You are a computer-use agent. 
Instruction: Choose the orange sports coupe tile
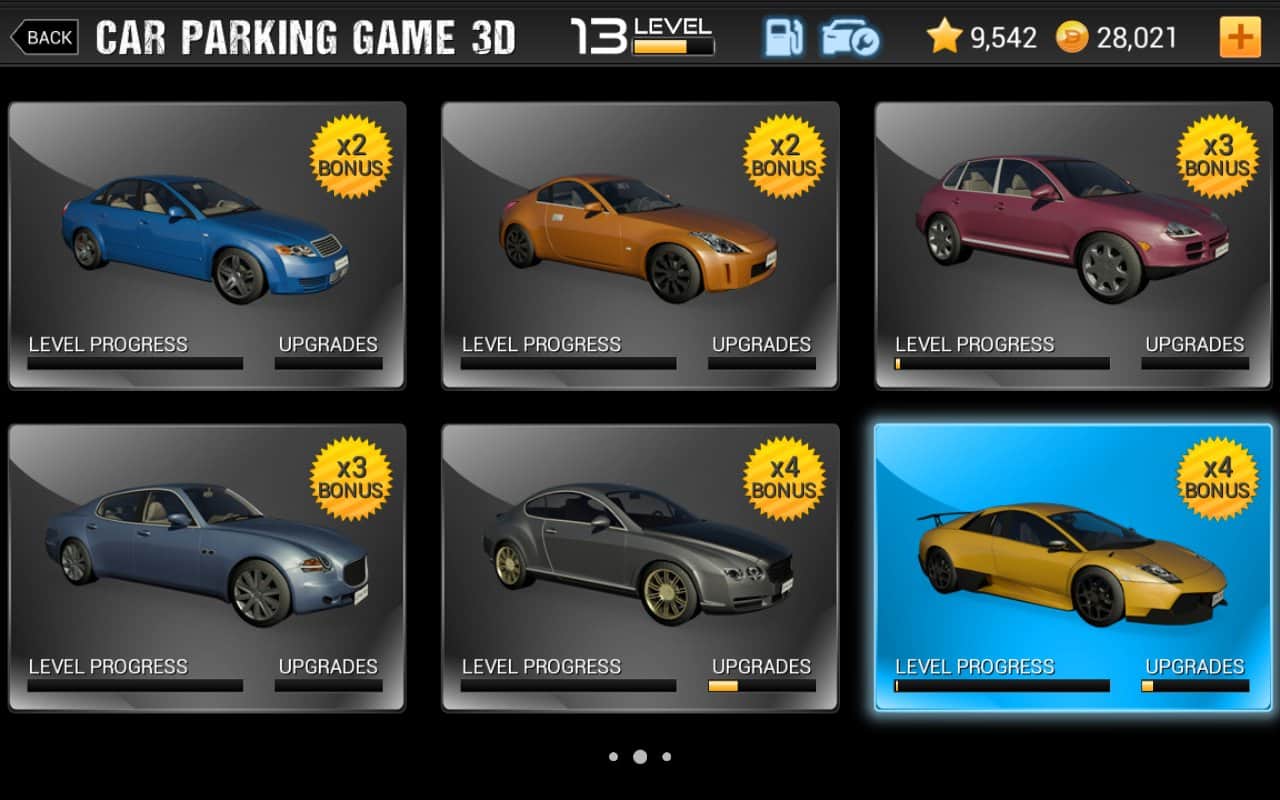(x=640, y=245)
